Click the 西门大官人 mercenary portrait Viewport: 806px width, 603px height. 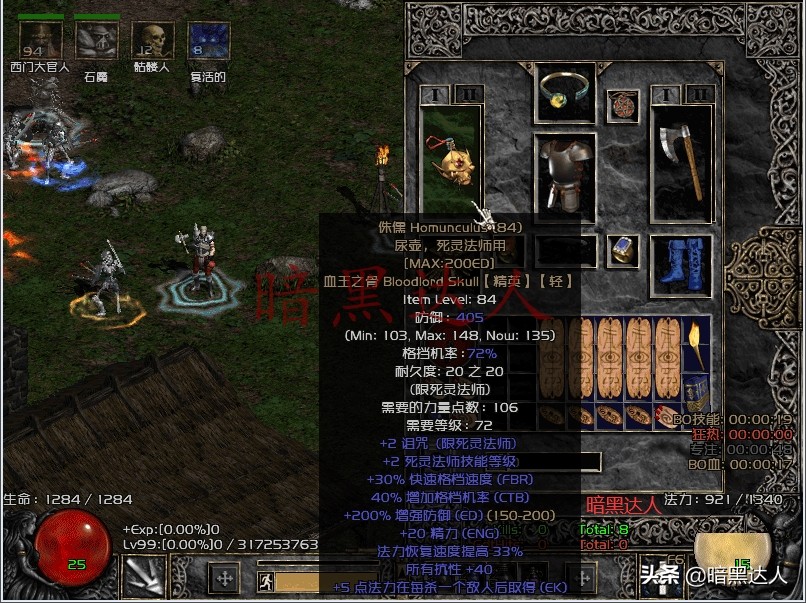click(41, 41)
